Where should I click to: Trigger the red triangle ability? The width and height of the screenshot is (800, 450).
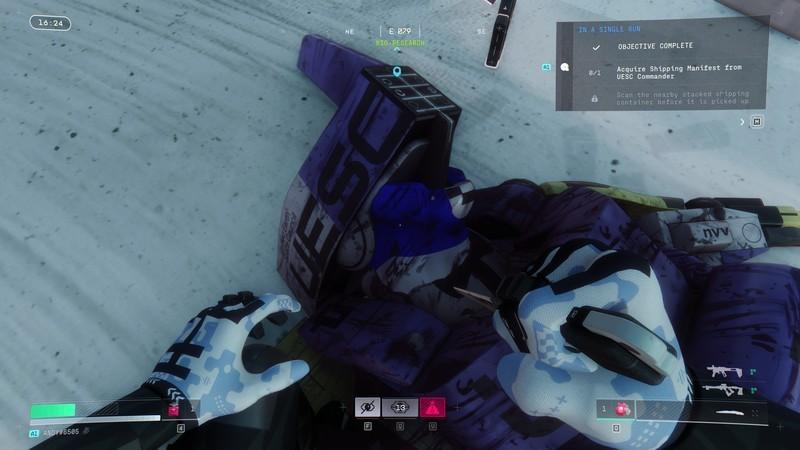pos(433,407)
